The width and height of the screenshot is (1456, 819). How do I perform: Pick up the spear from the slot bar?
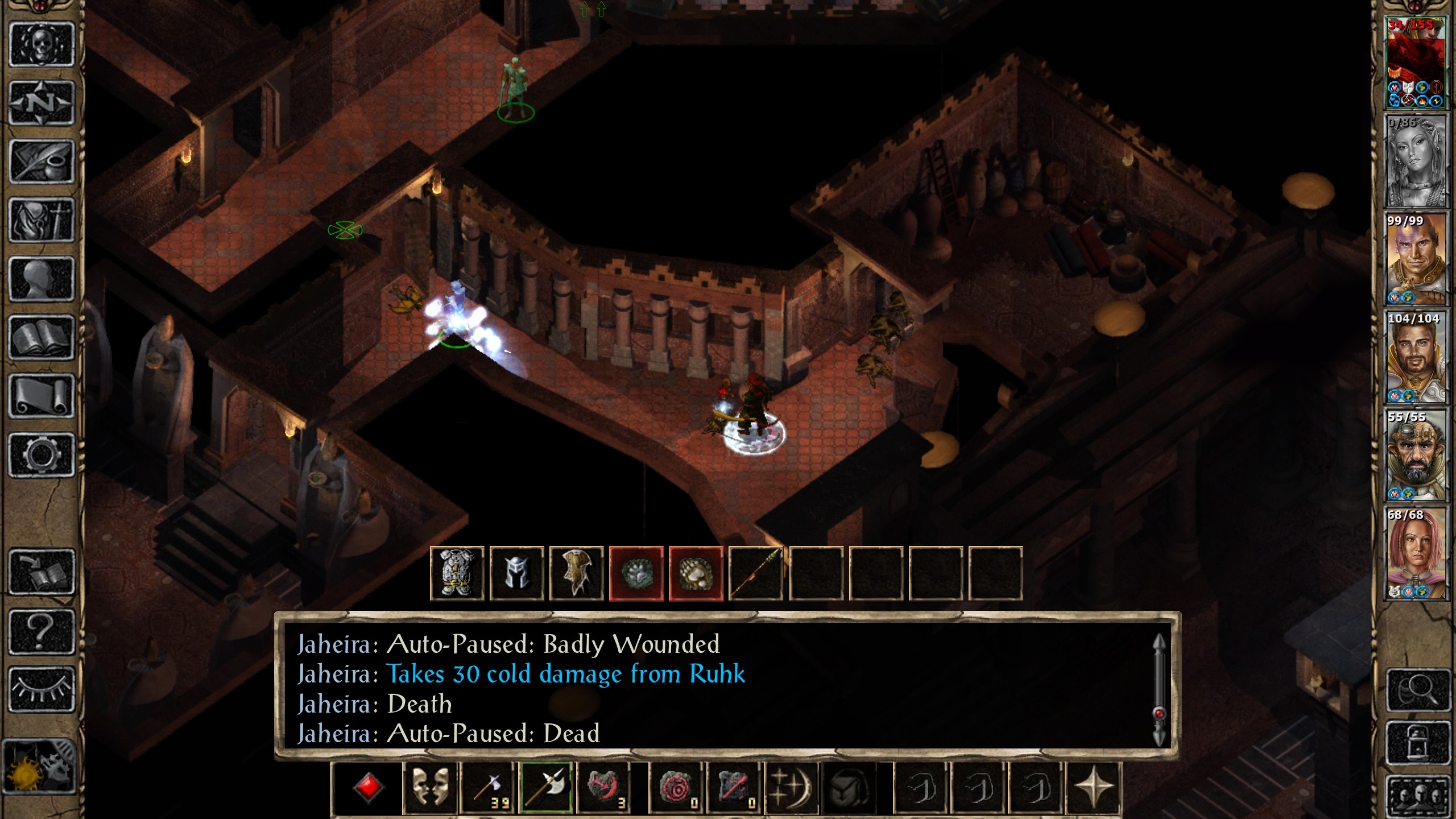[756, 573]
